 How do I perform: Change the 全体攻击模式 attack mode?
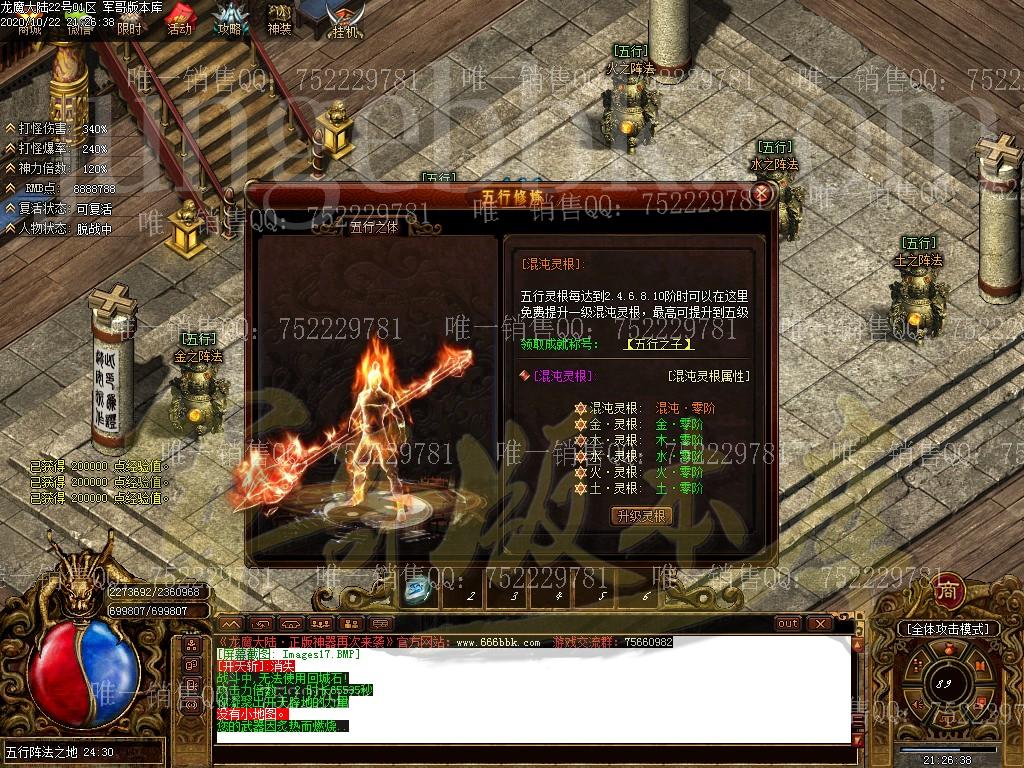pyautogui.click(x=948, y=629)
